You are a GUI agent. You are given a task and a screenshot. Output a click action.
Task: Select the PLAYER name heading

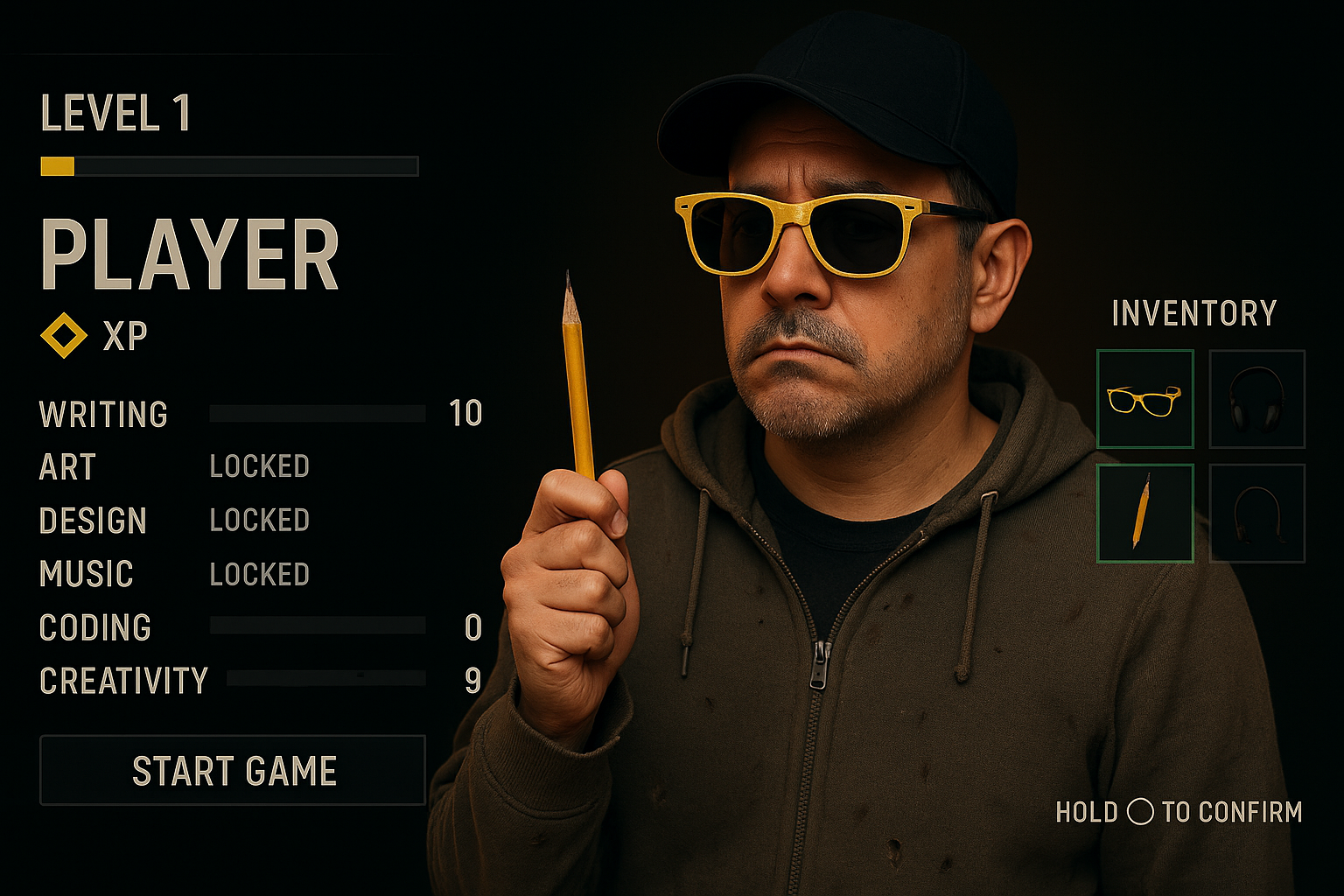coord(191,255)
